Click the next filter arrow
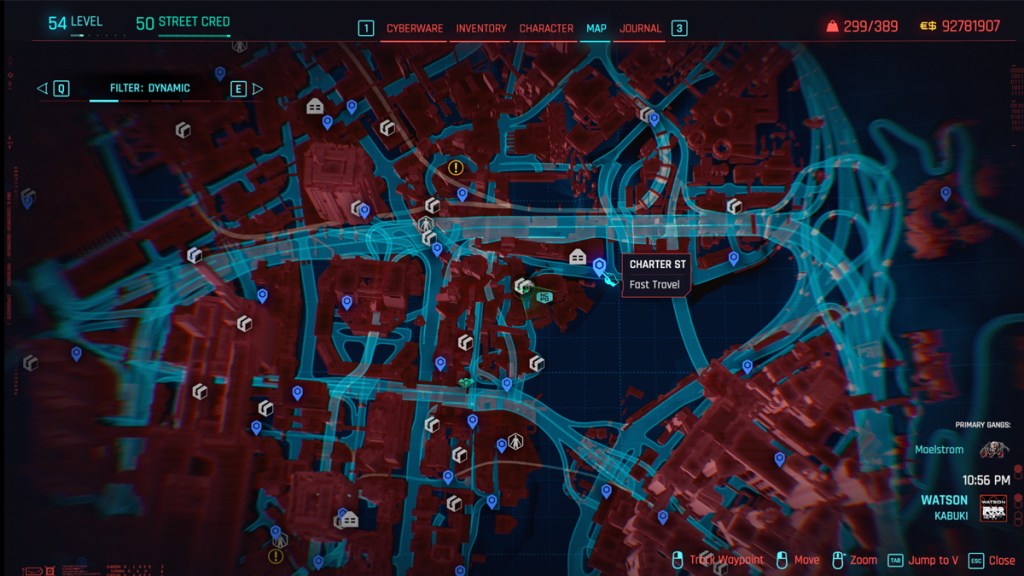This screenshot has width=1024, height=576. [x=257, y=88]
